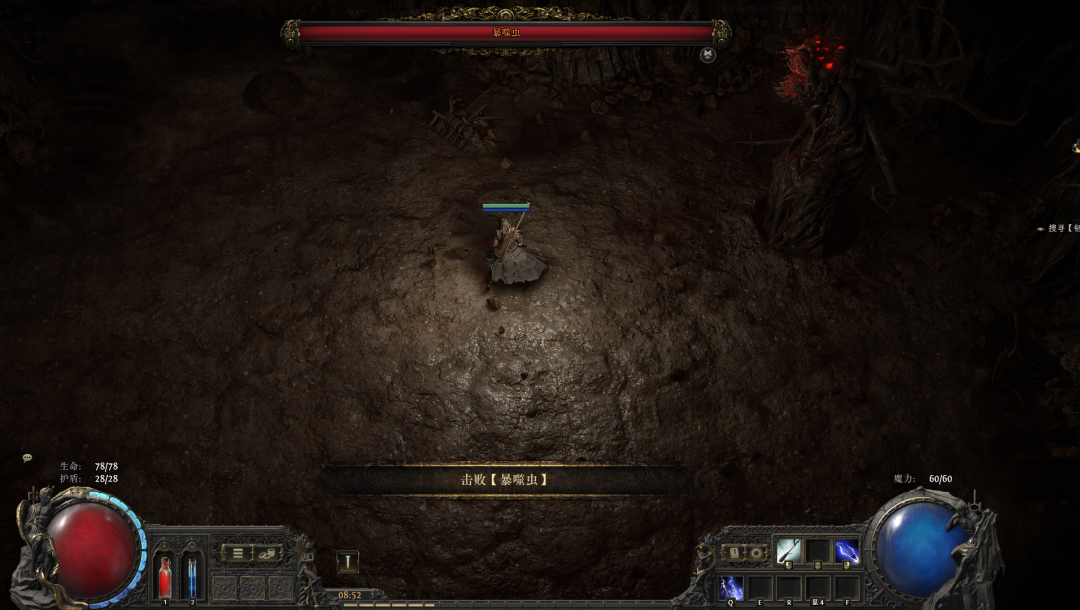This screenshot has width=1080, height=610.
Task: Open the chat speech bubble icon
Action: click(x=27, y=458)
